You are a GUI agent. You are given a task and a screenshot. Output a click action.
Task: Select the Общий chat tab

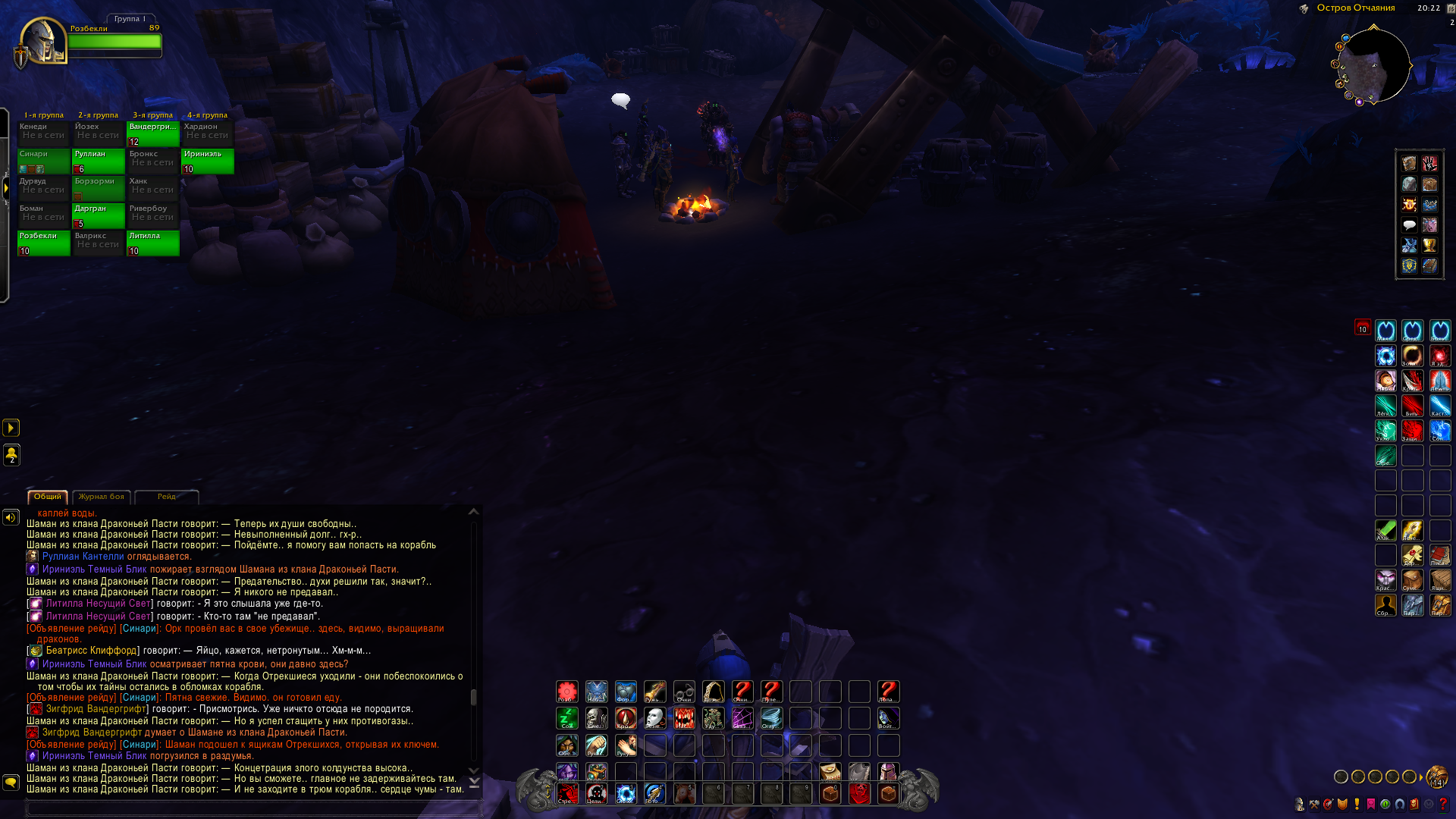pyautogui.click(x=48, y=497)
